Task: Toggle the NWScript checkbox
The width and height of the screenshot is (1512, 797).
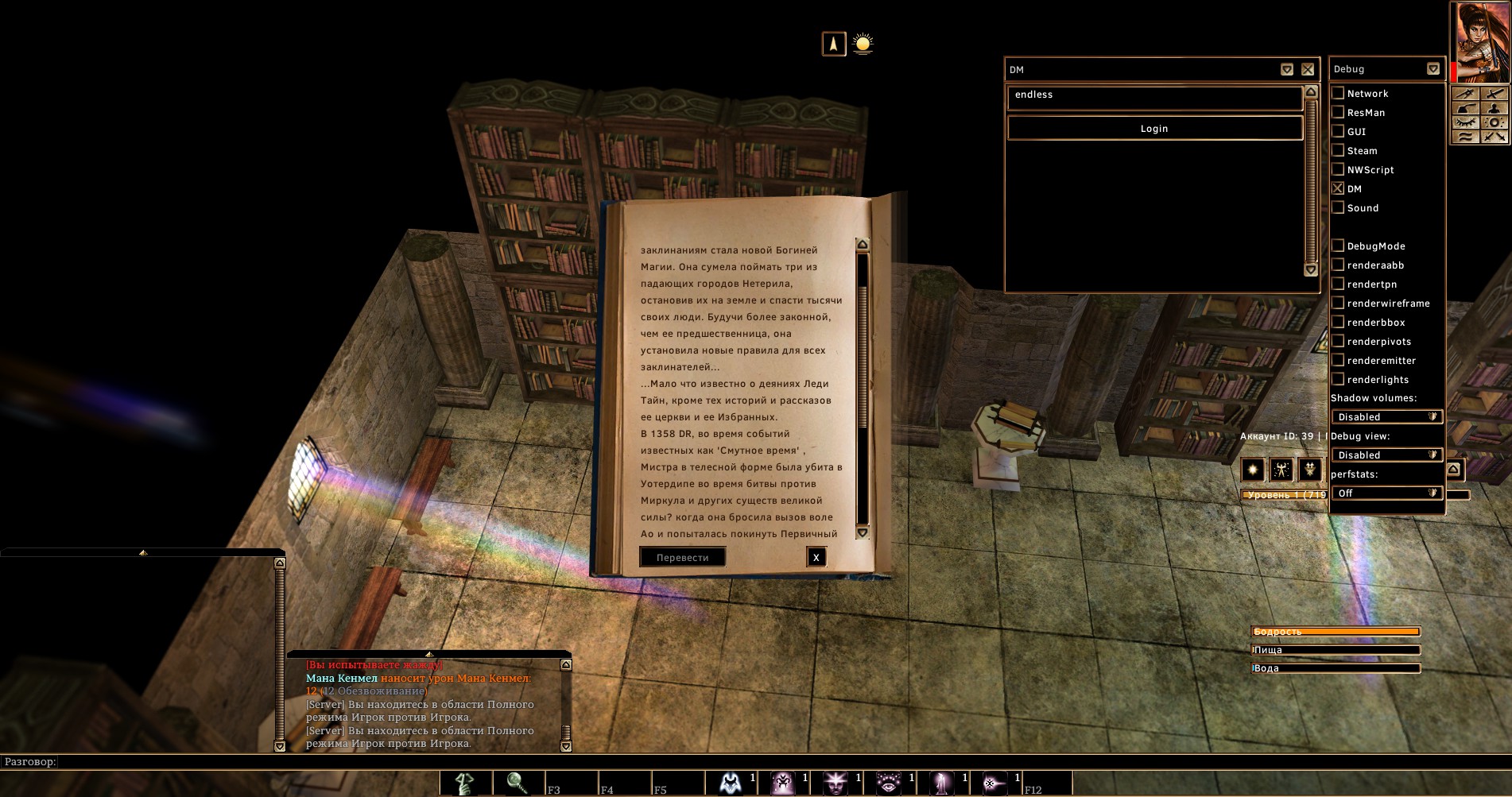Action: pos(1338,169)
